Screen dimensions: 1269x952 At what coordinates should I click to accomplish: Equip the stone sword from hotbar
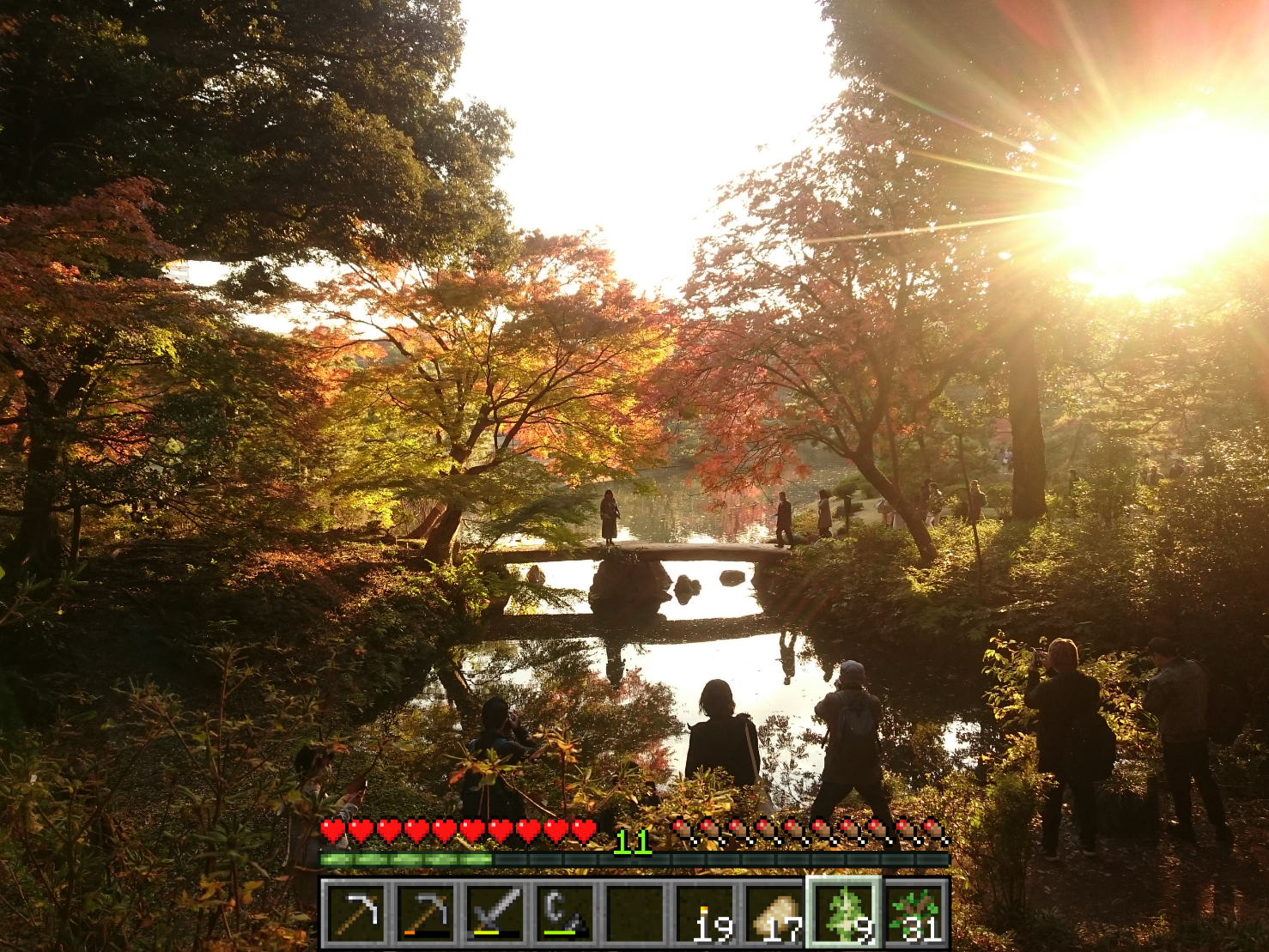coord(496,913)
